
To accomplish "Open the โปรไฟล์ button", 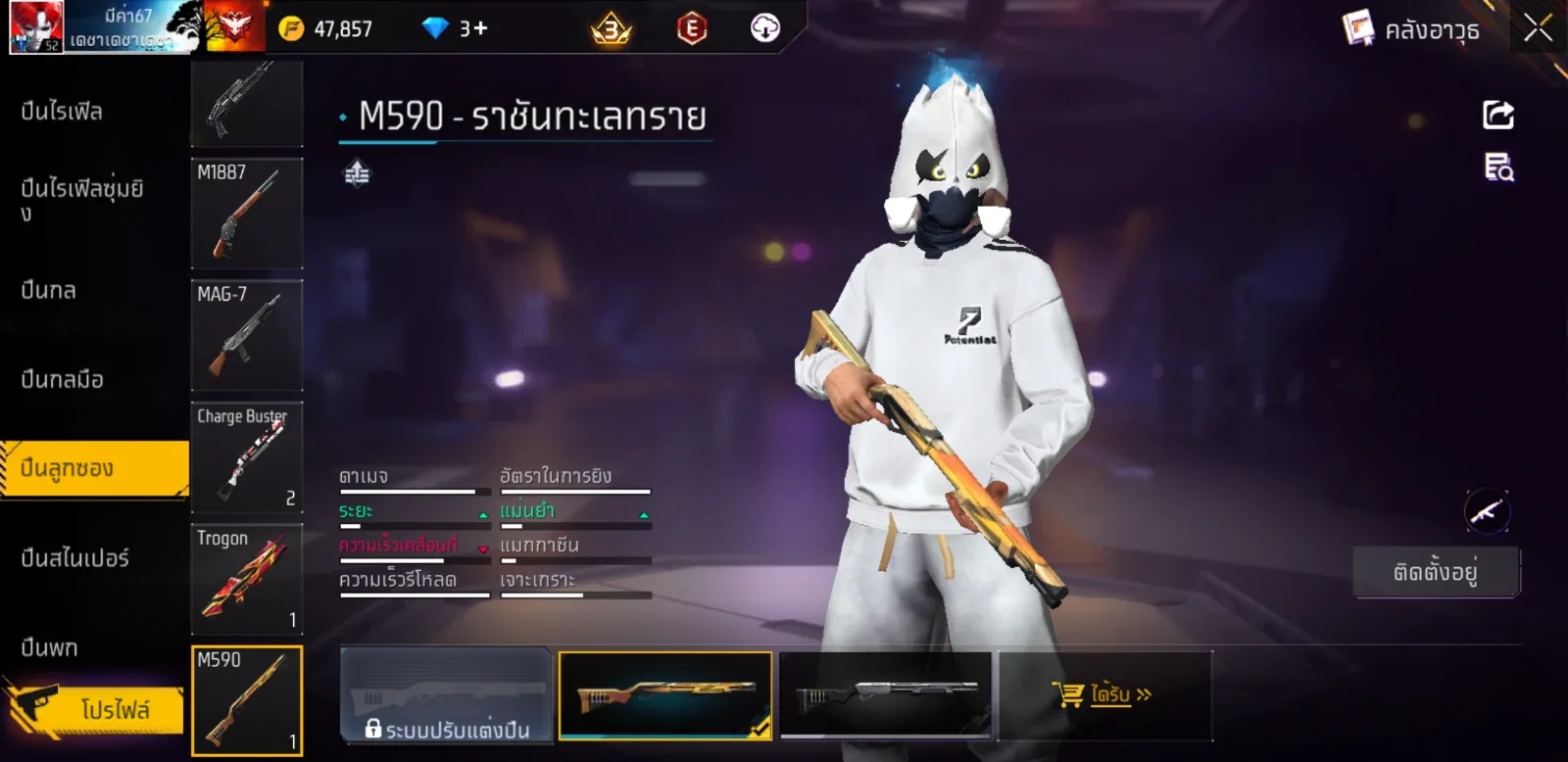I will click(115, 709).
